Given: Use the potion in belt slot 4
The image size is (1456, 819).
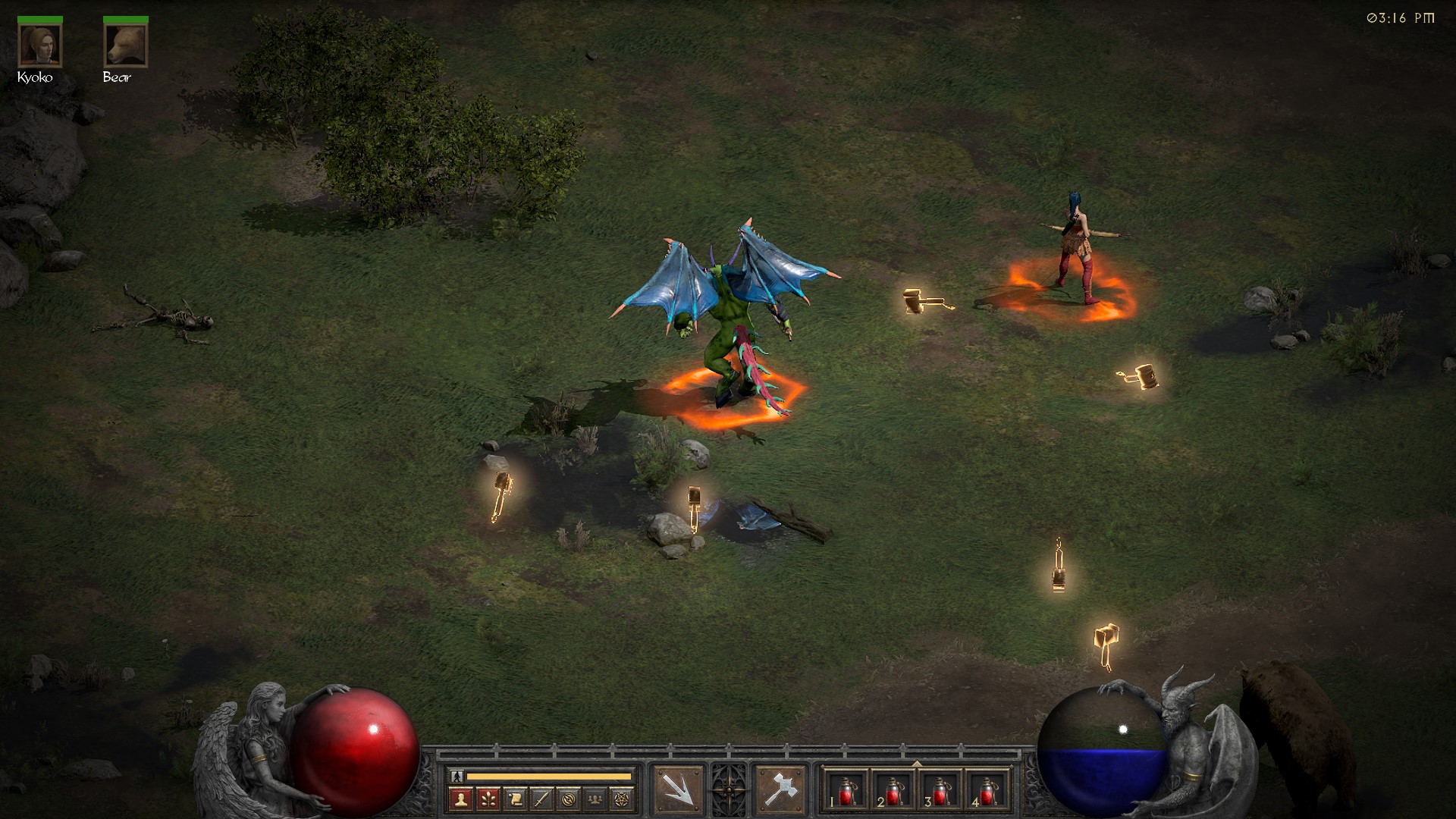Looking at the screenshot, I should (x=987, y=791).
